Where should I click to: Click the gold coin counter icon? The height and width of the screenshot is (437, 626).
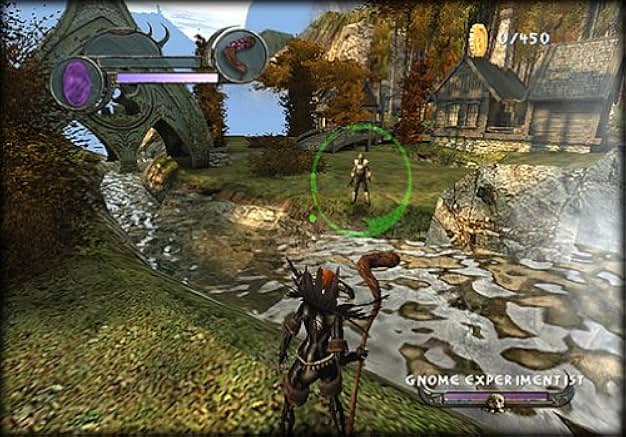pos(477,38)
